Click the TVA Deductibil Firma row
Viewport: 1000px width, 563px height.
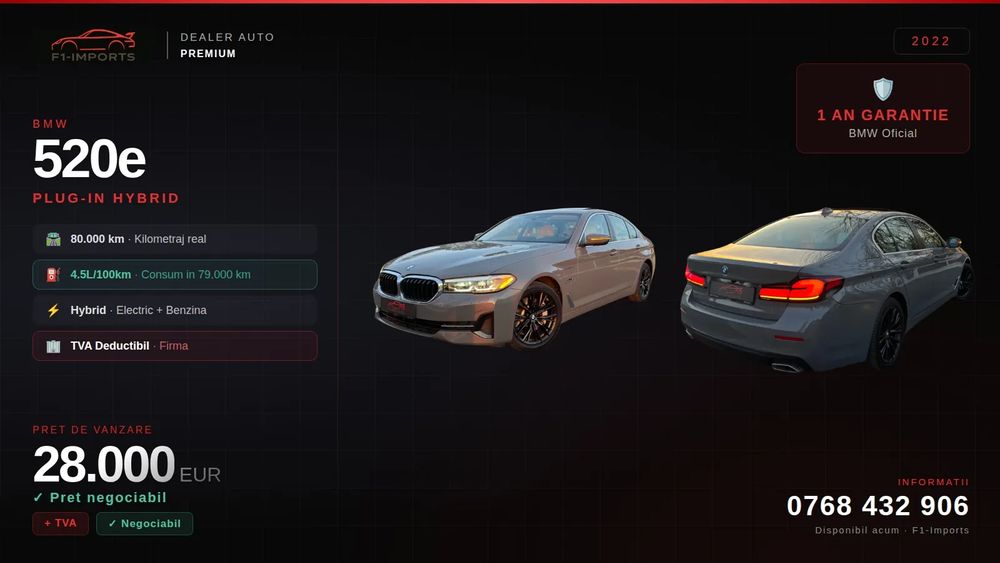click(175, 346)
